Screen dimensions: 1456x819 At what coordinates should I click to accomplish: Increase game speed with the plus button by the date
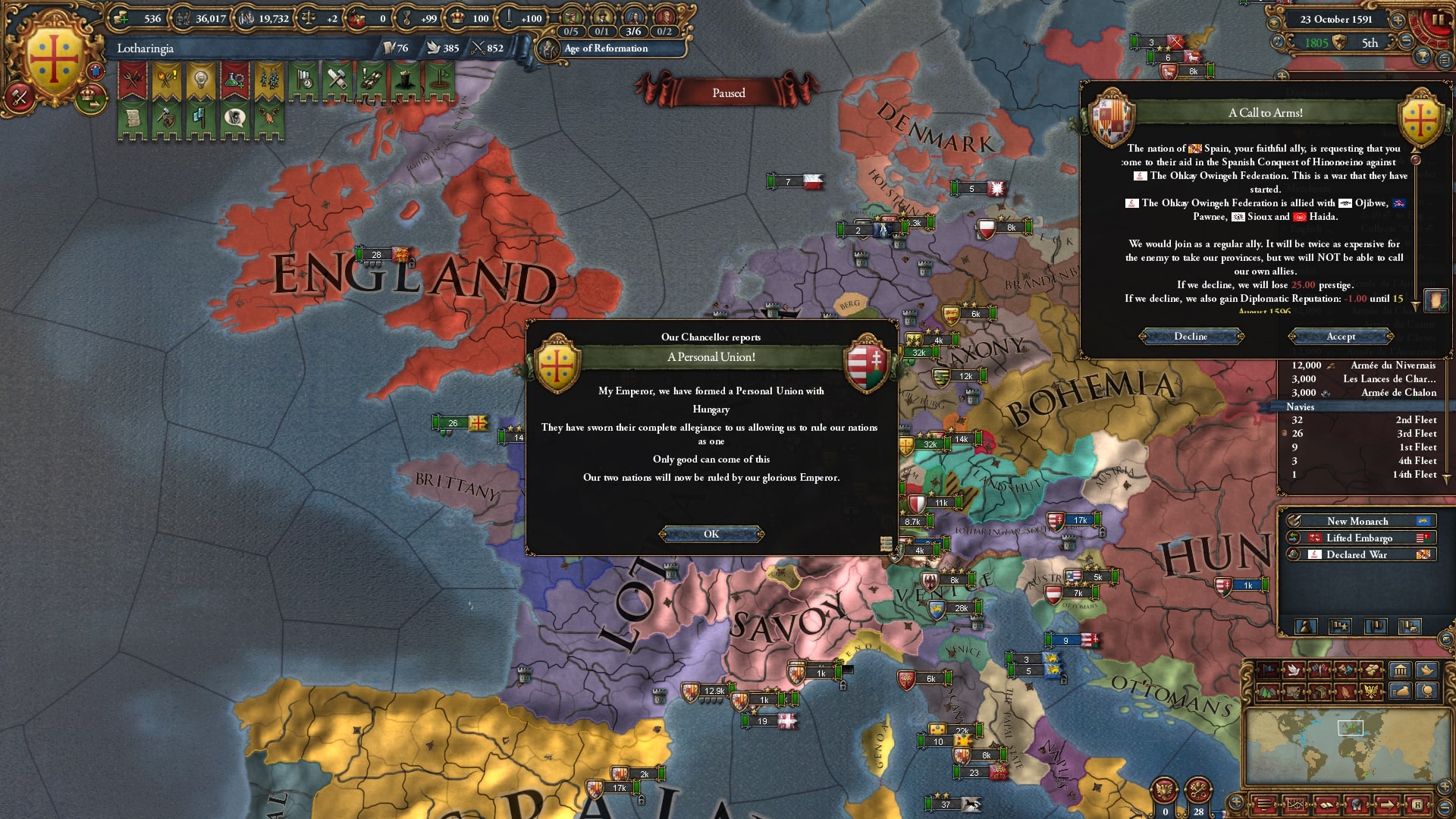tap(1398, 19)
